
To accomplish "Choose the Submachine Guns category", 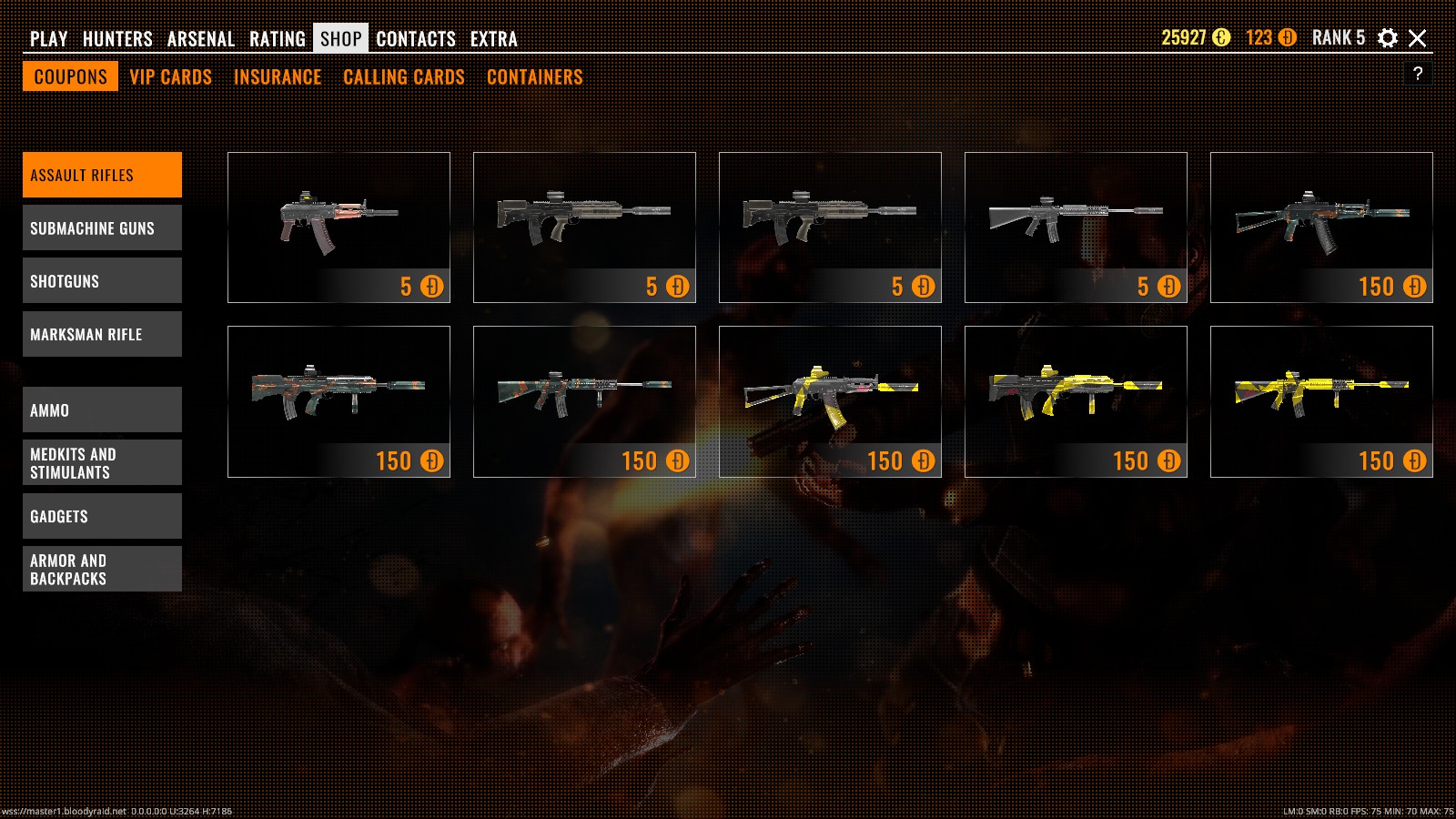I will (x=102, y=227).
